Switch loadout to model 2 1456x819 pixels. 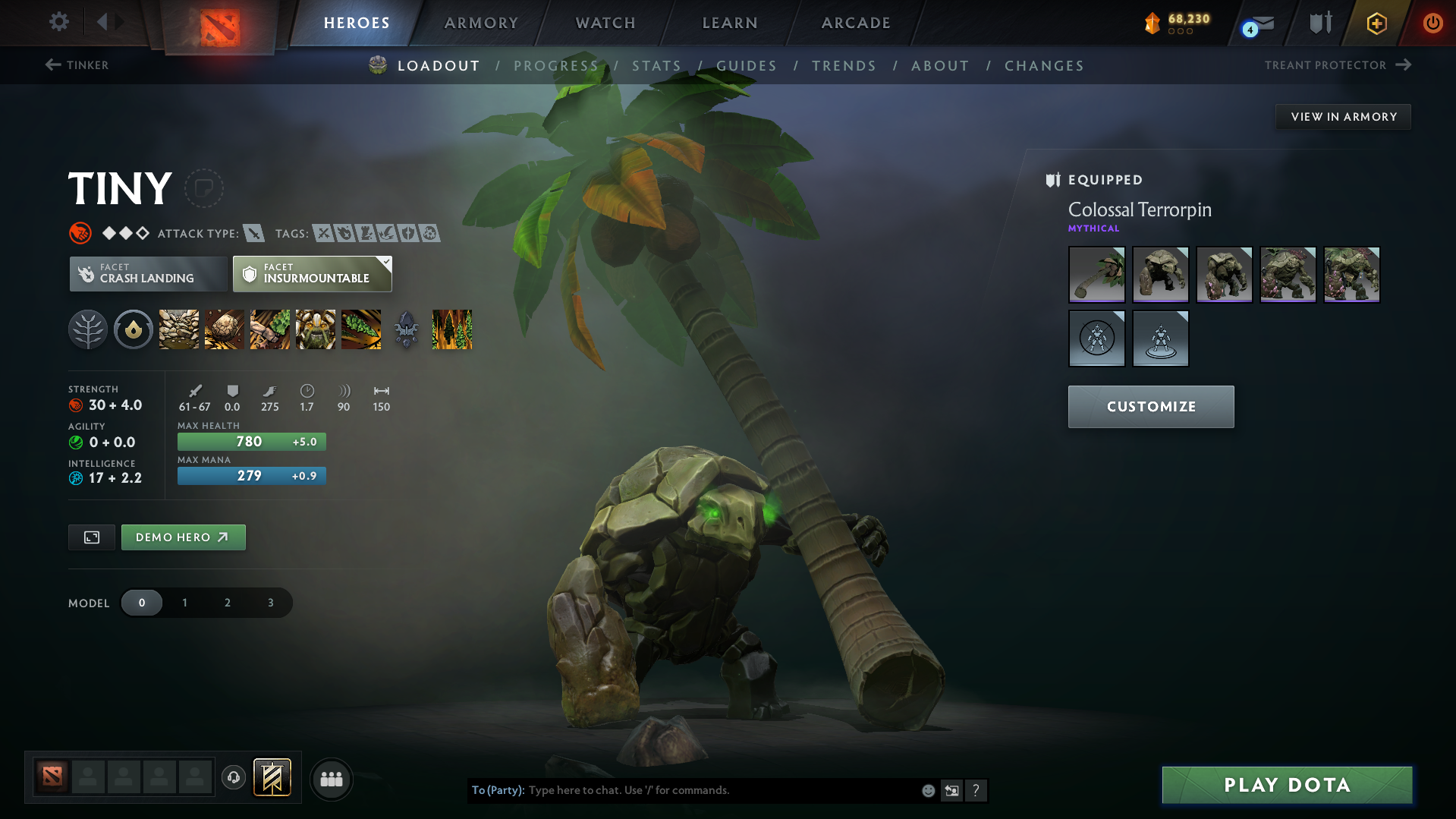227,602
